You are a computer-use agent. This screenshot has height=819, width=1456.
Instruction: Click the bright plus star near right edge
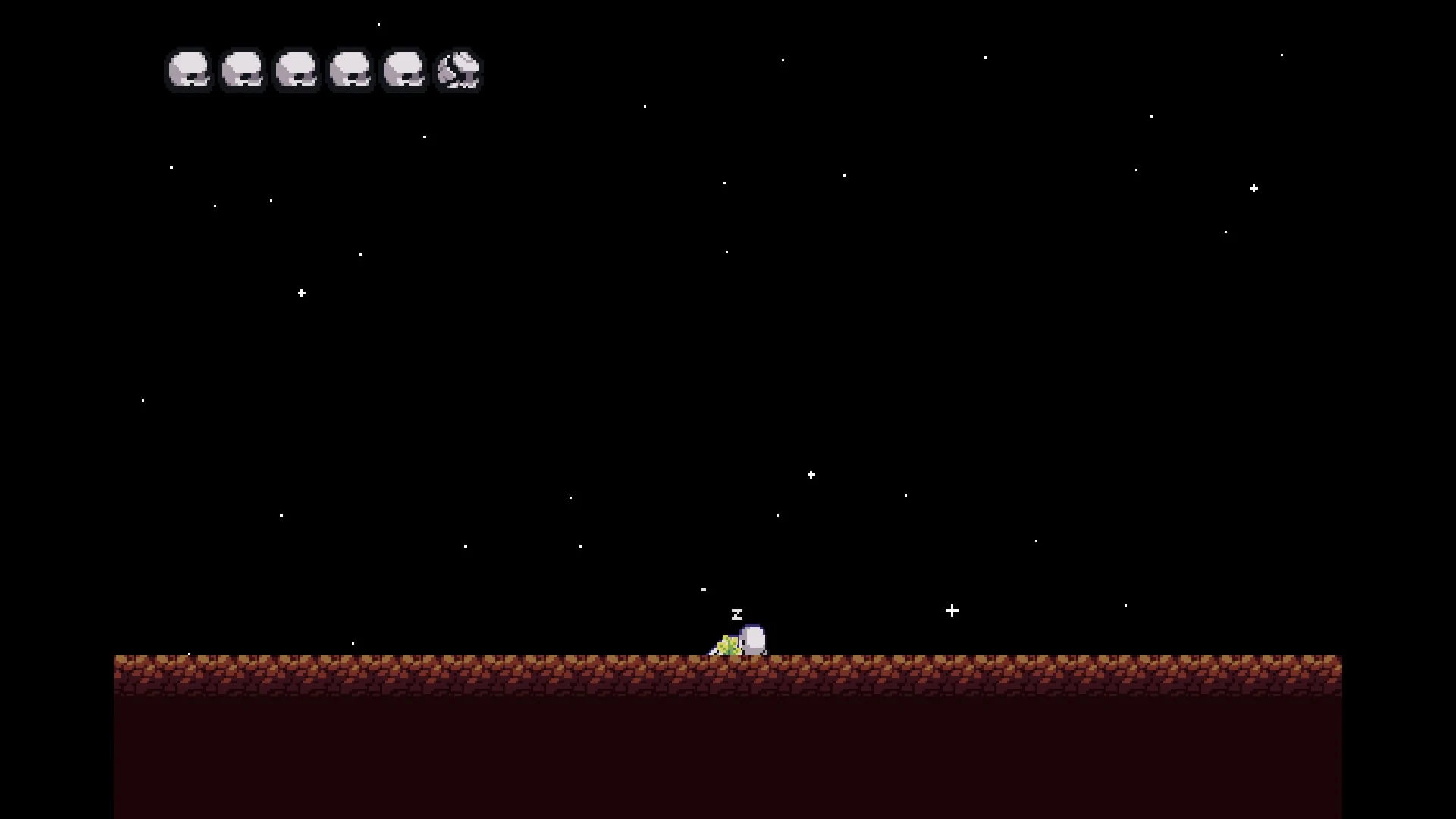1254,187
